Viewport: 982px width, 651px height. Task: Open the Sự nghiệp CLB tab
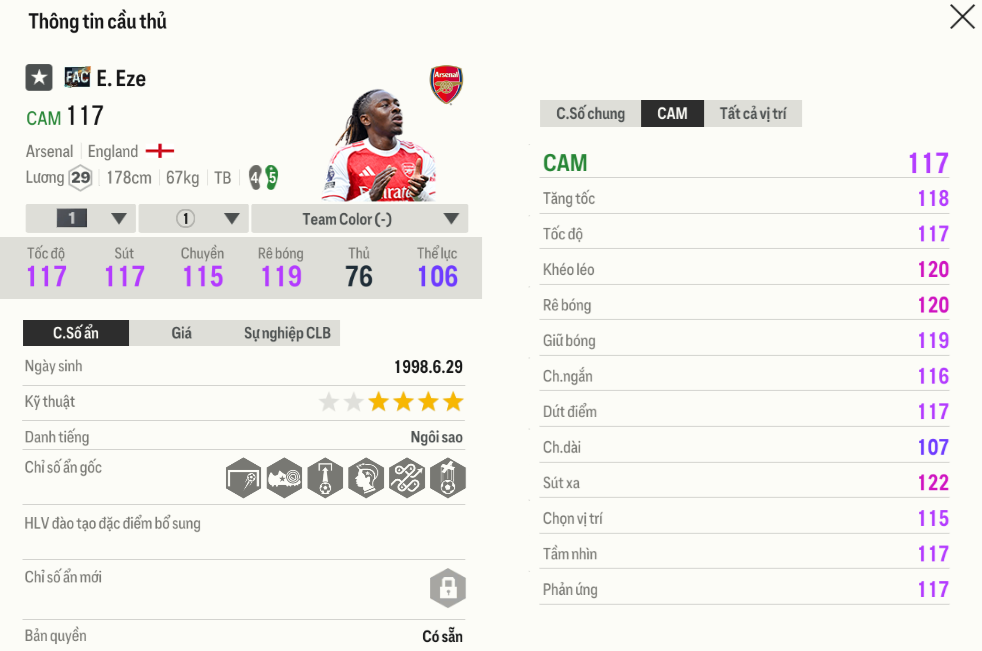coord(286,333)
